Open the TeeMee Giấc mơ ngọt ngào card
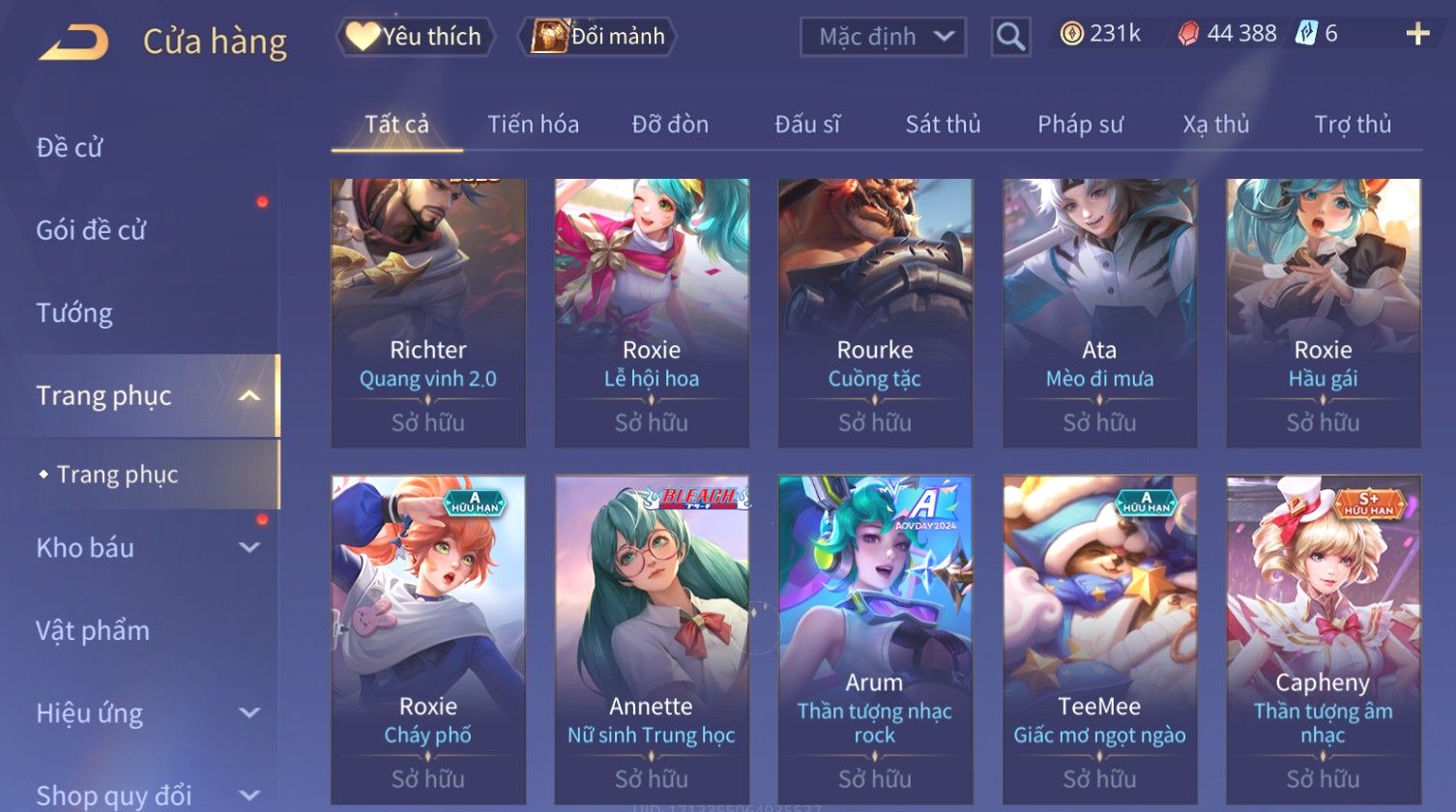This screenshot has height=812, width=1456. pos(1099,638)
